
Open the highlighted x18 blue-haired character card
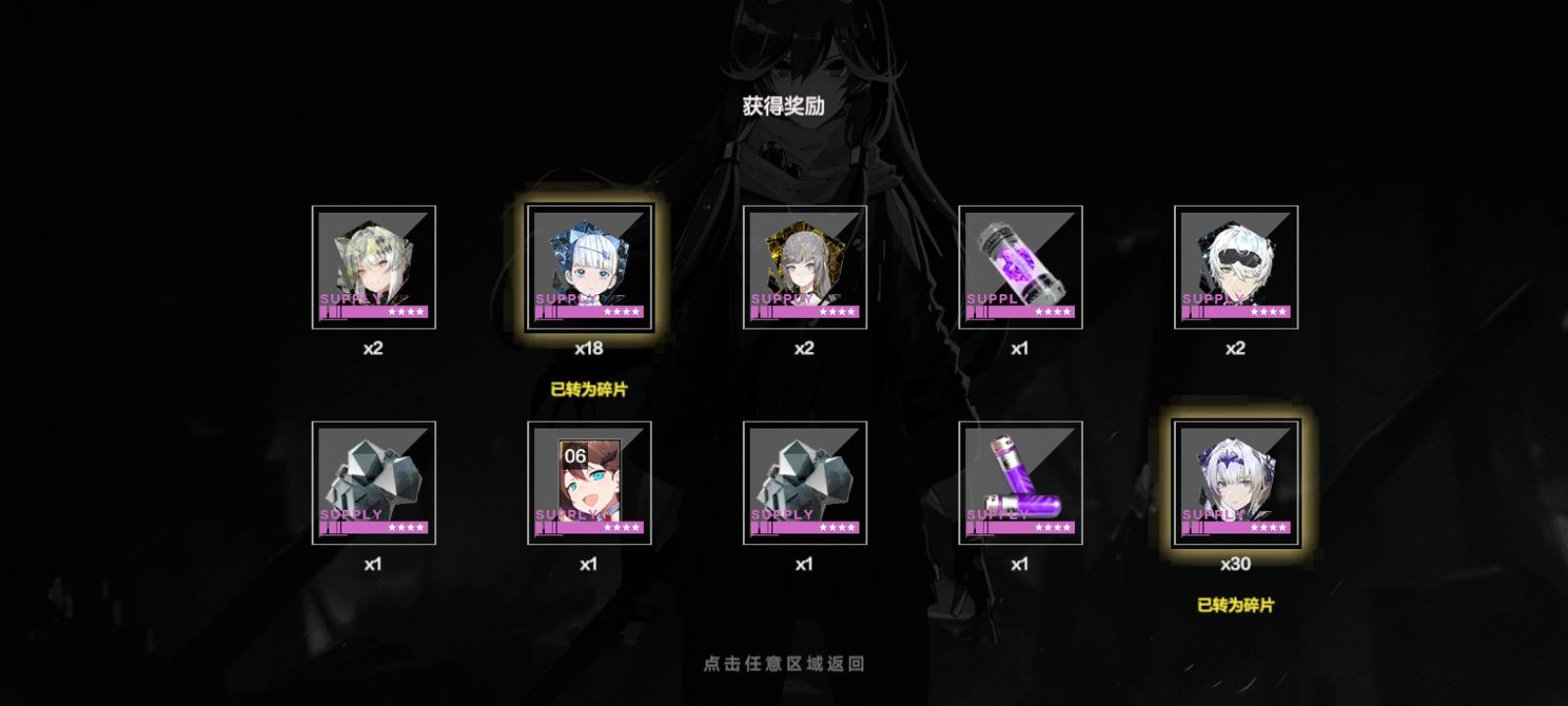pos(591,265)
